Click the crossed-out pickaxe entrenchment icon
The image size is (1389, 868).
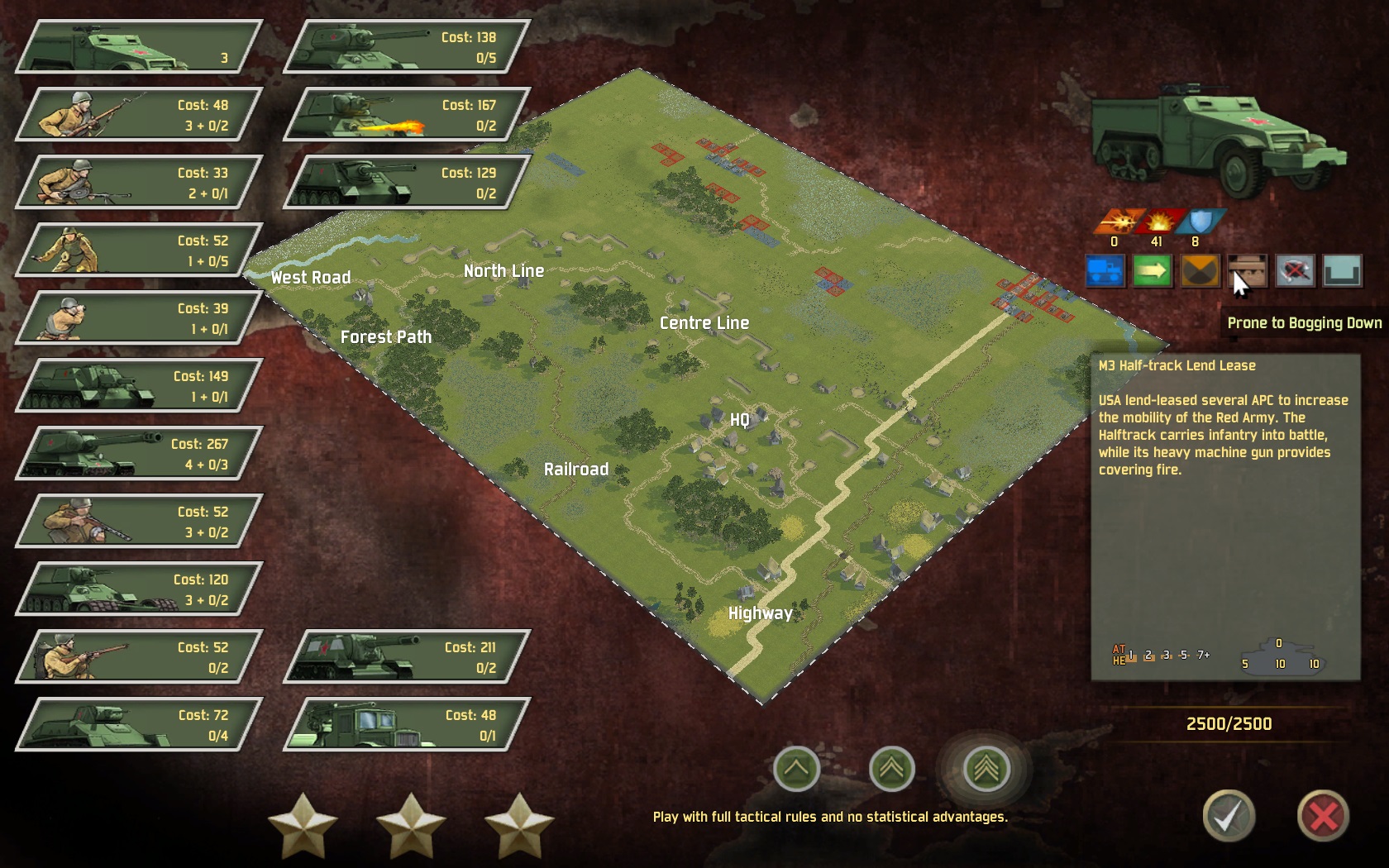pyautogui.click(x=1296, y=271)
